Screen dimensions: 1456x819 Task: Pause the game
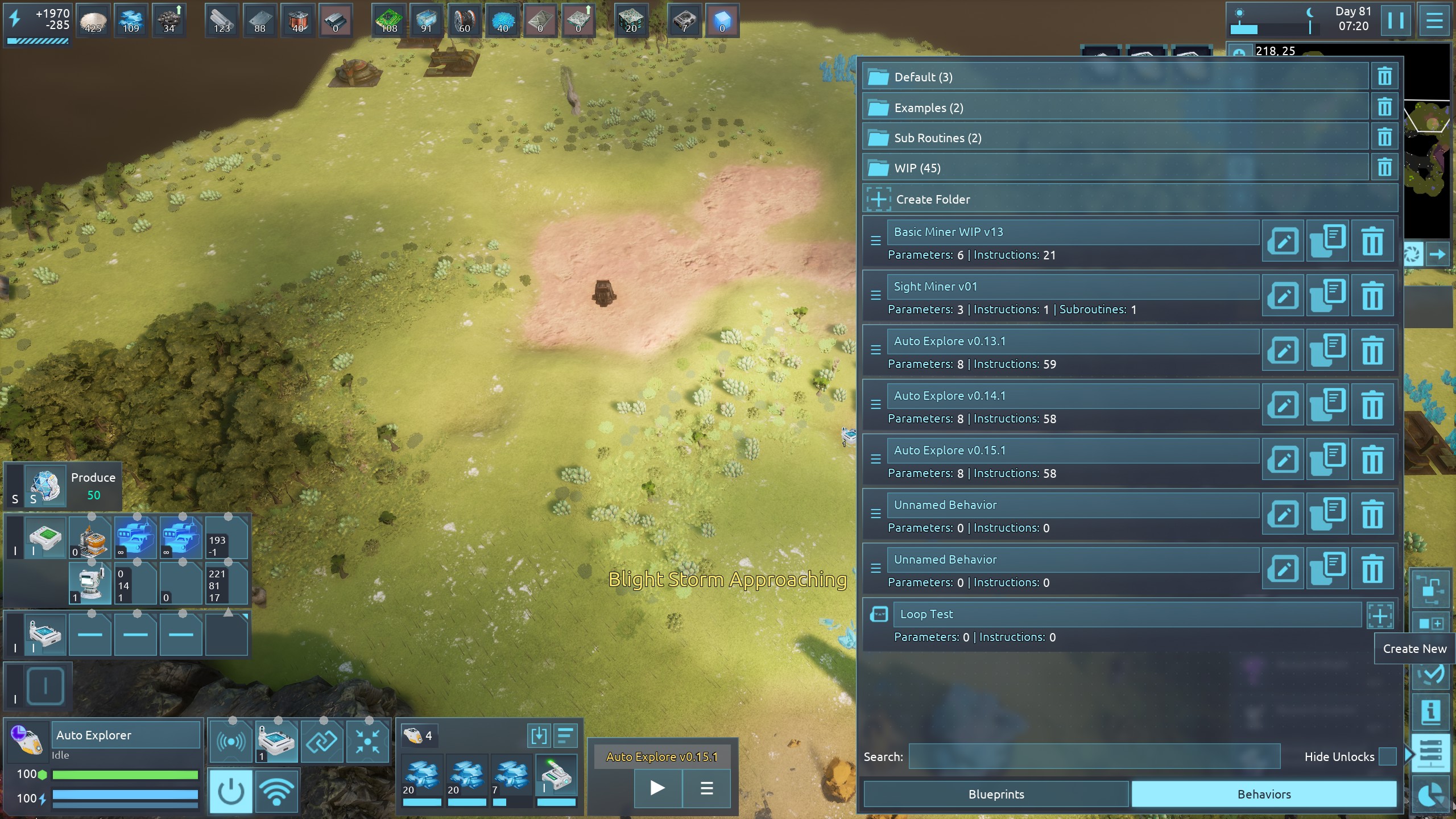point(1396,21)
